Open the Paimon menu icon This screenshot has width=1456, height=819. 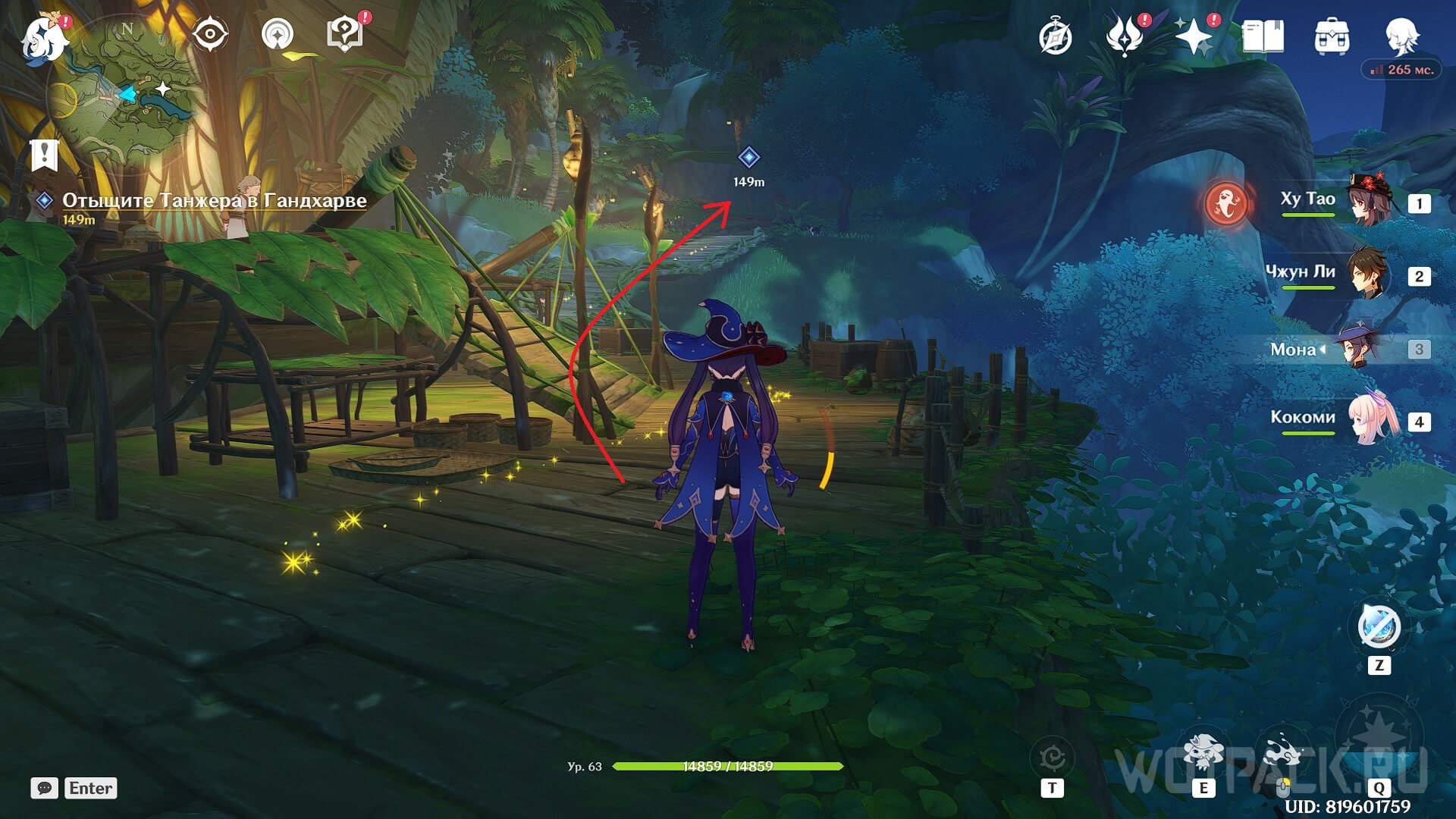pos(44,38)
